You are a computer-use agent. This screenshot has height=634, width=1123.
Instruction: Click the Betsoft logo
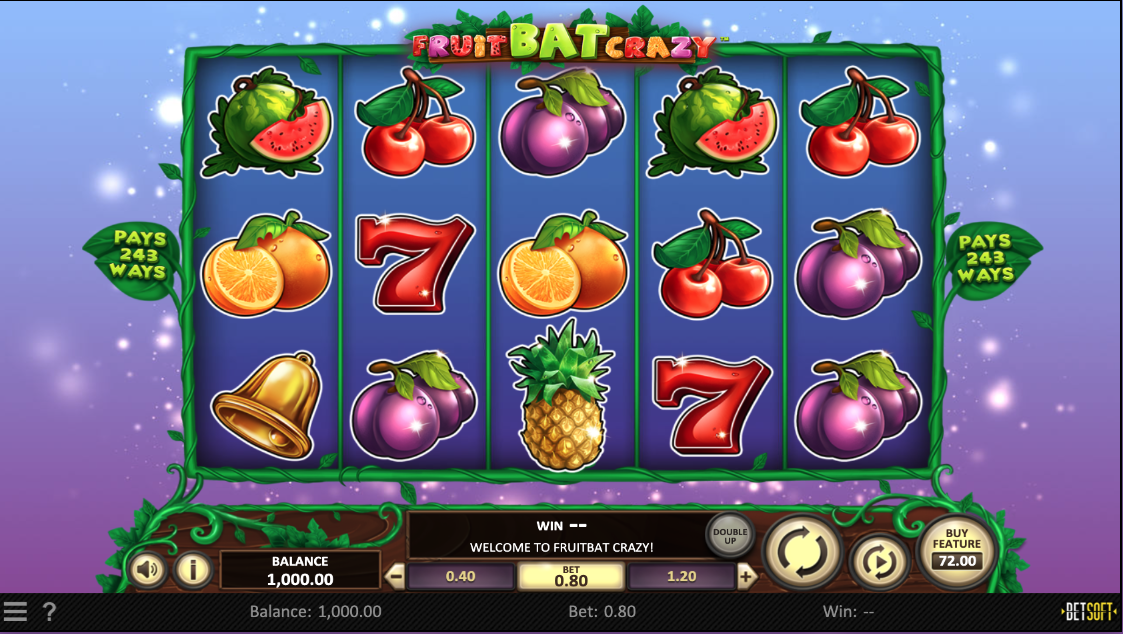click(x=1088, y=611)
